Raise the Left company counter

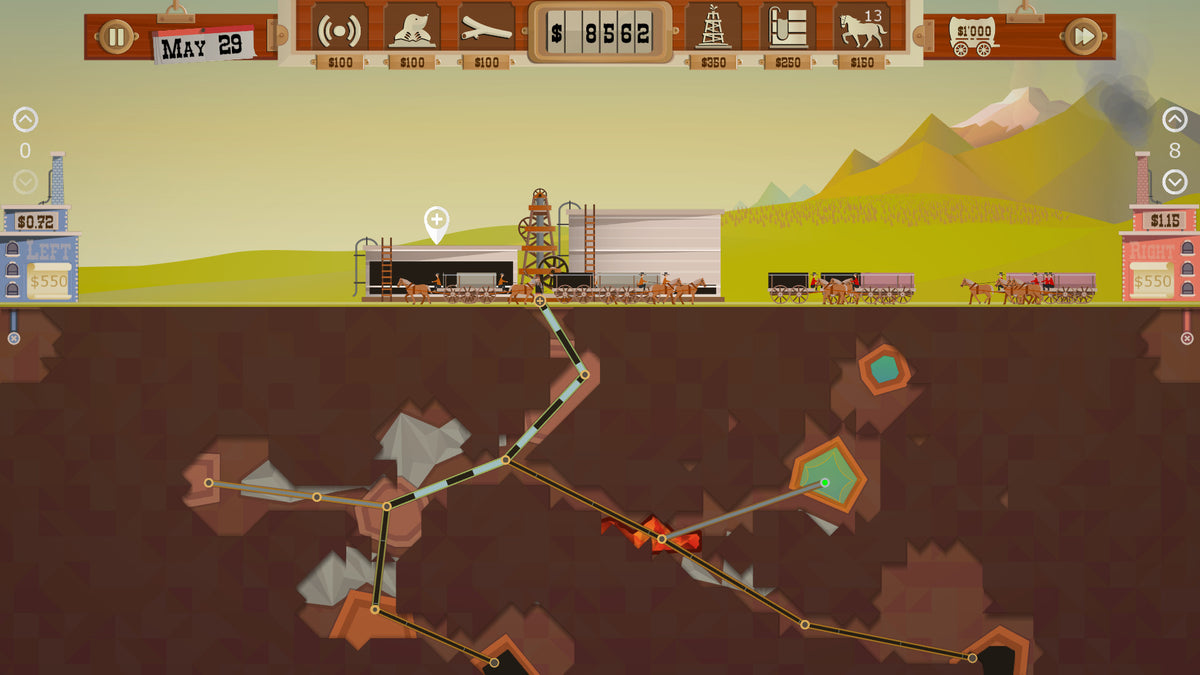[x=25, y=121]
